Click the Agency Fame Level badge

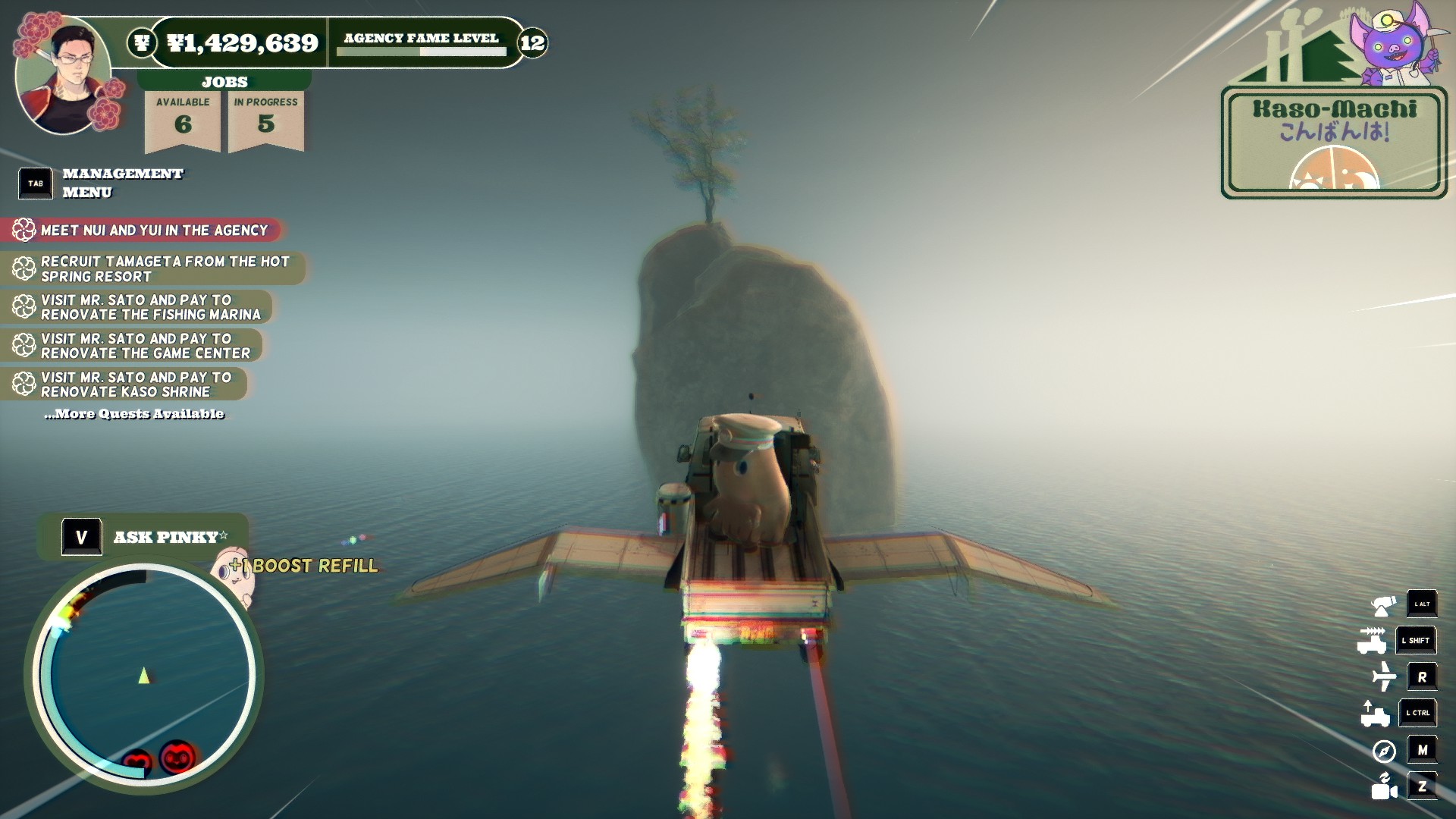tap(532, 42)
